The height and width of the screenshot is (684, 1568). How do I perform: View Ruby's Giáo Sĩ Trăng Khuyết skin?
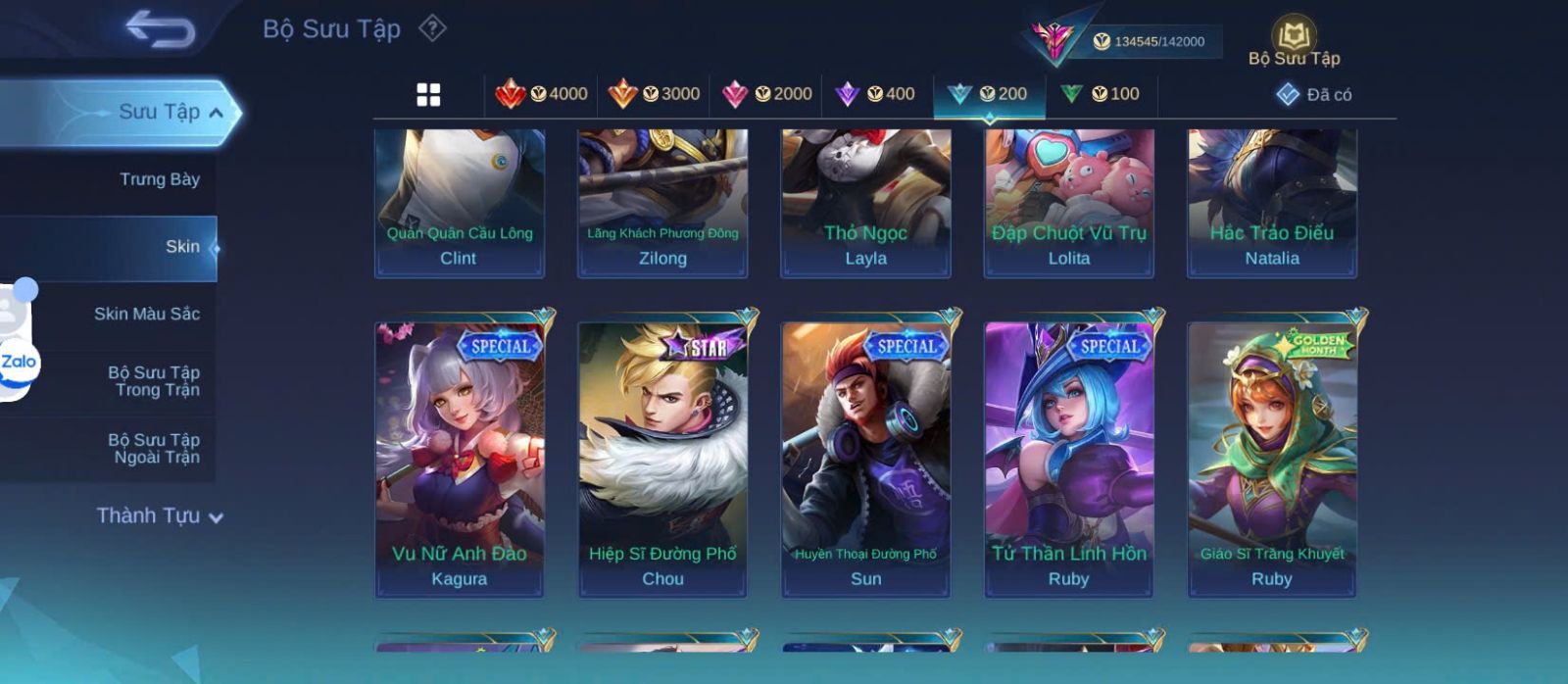click(x=1272, y=459)
